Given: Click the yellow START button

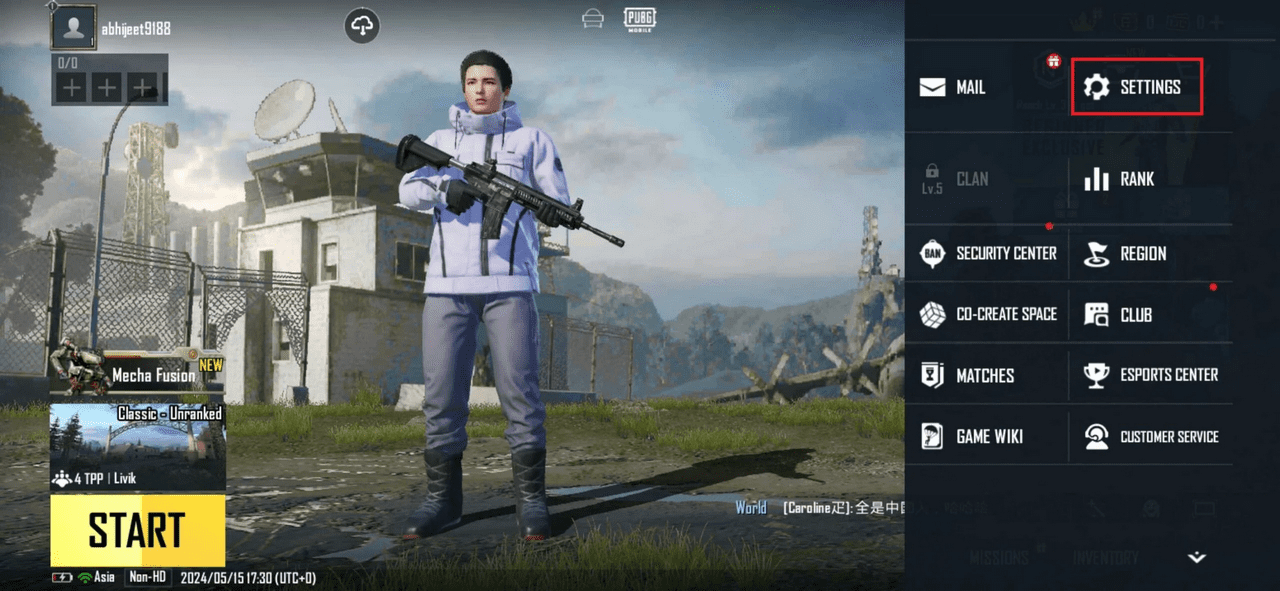Looking at the screenshot, I should [x=137, y=530].
